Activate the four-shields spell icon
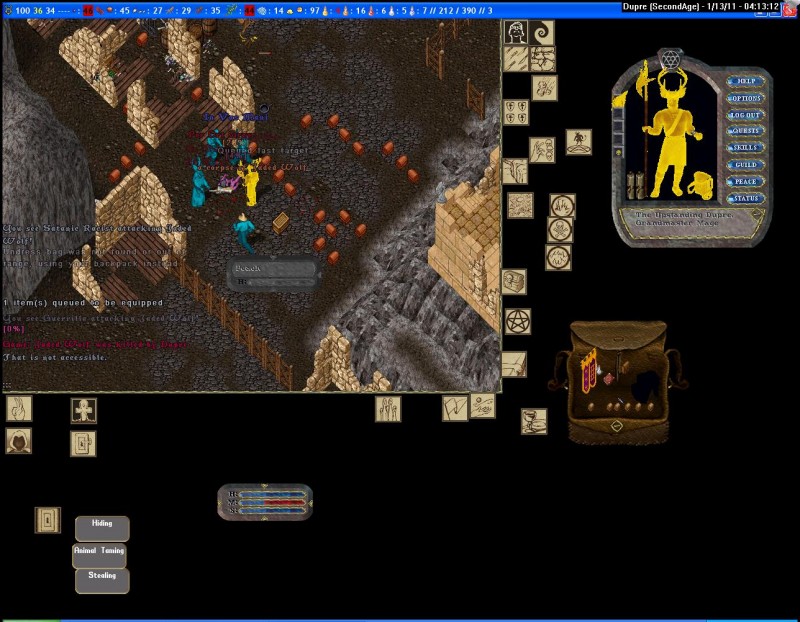Image resolution: width=800 pixels, height=622 pixels. (516, 112)
